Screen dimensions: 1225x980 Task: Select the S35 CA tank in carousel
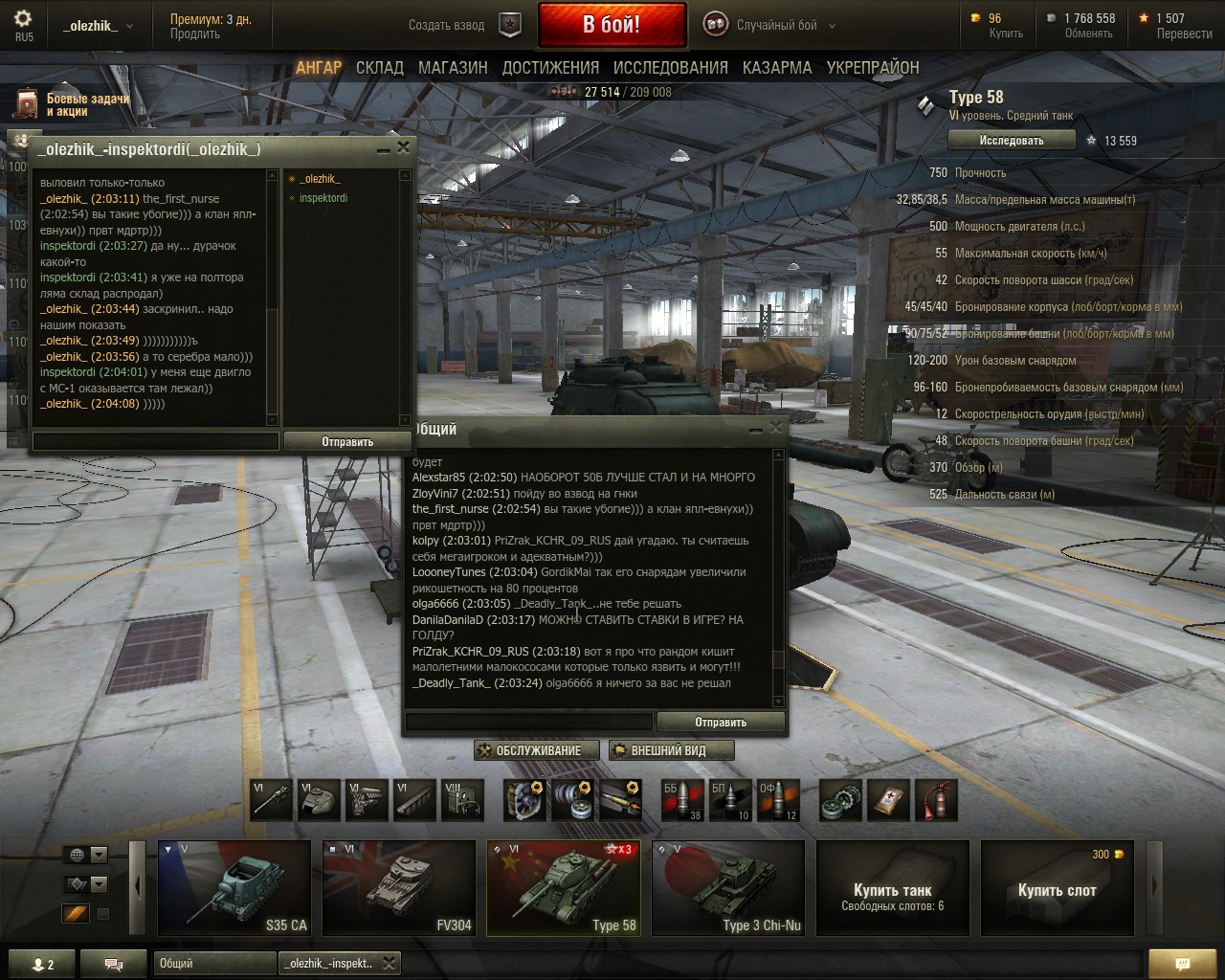234,887
